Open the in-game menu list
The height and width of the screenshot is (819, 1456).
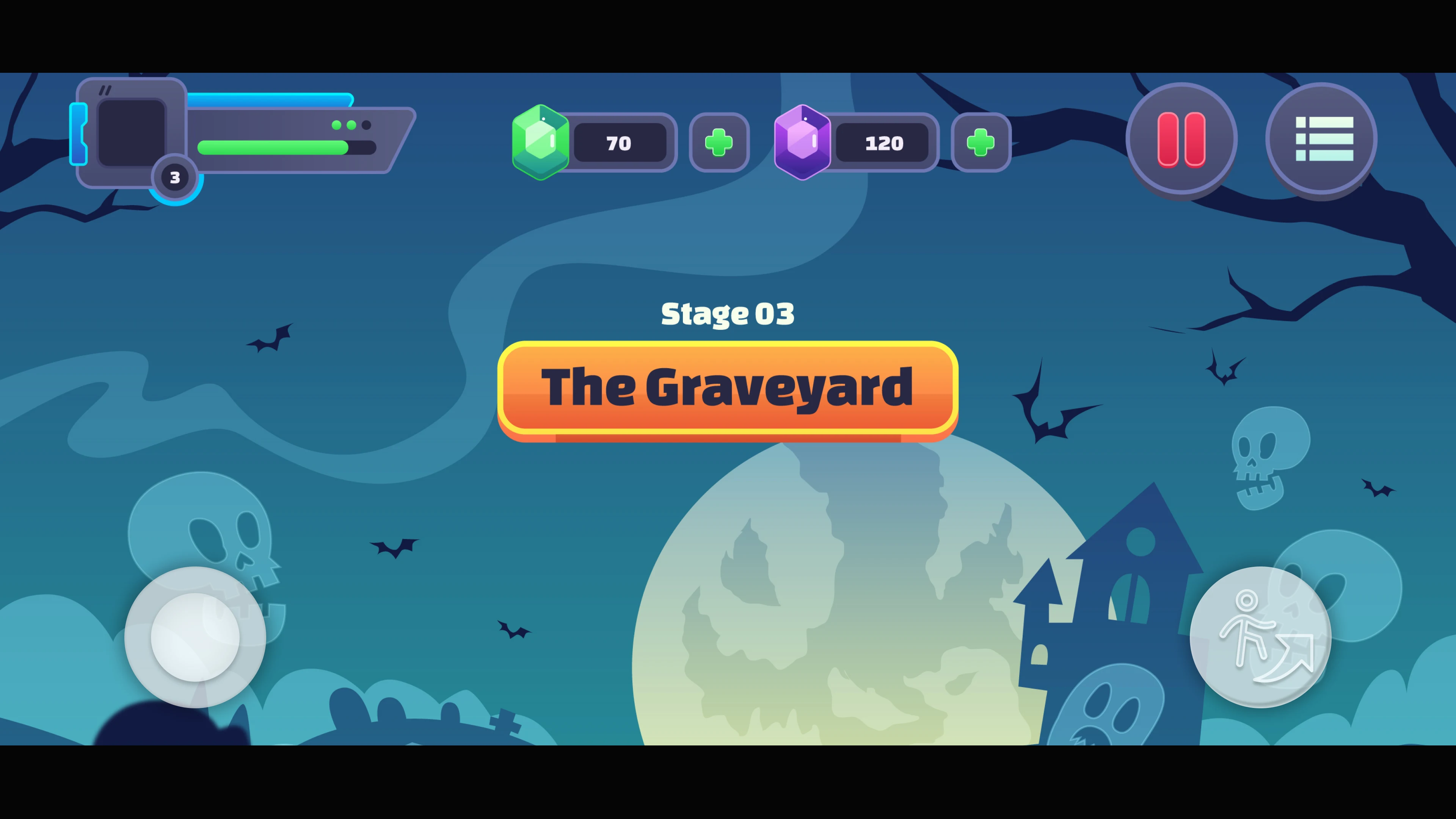point(1321,140)
